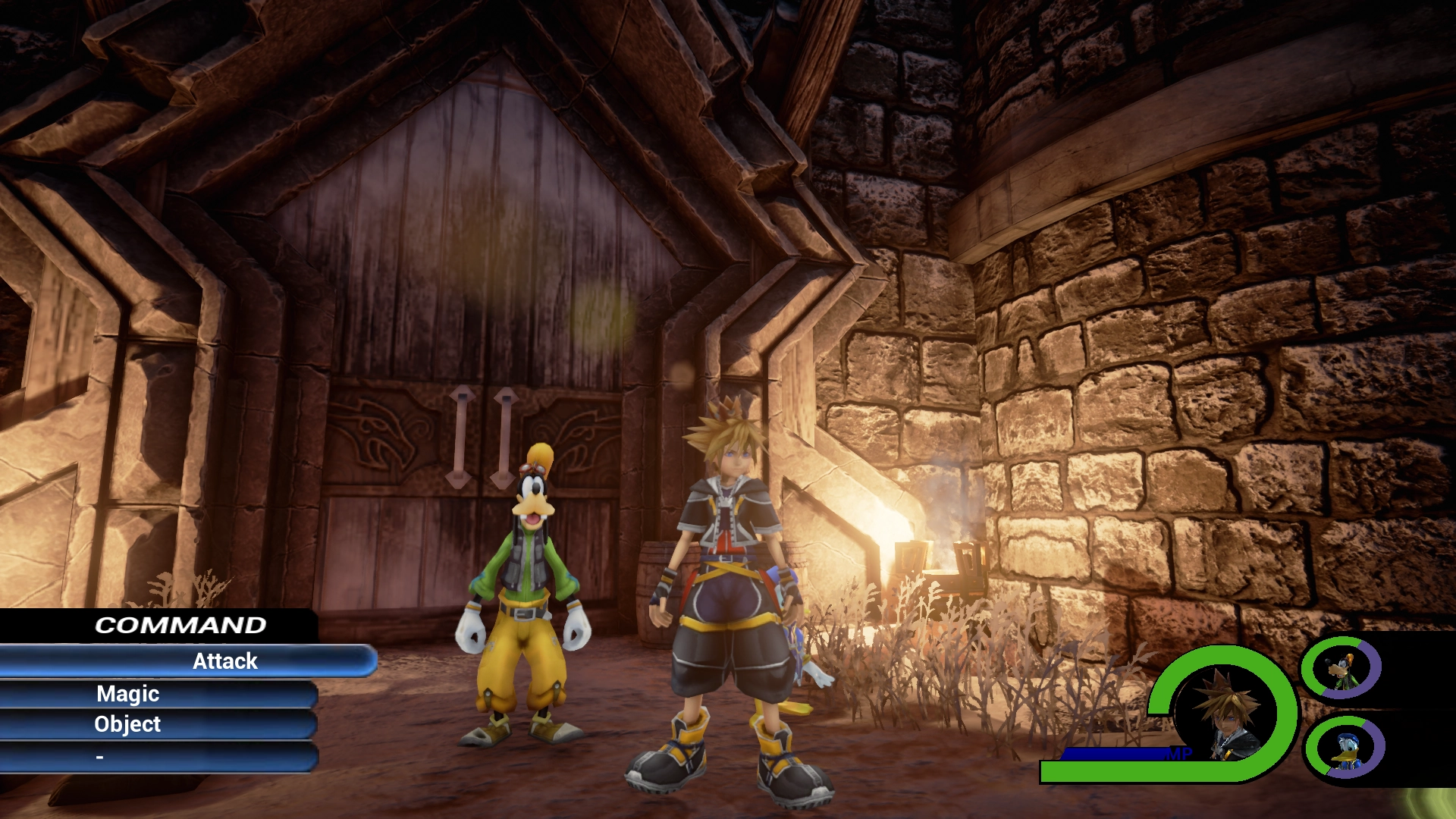
Task: Select Attack from the command menu
Action: (x=224, y=661)
